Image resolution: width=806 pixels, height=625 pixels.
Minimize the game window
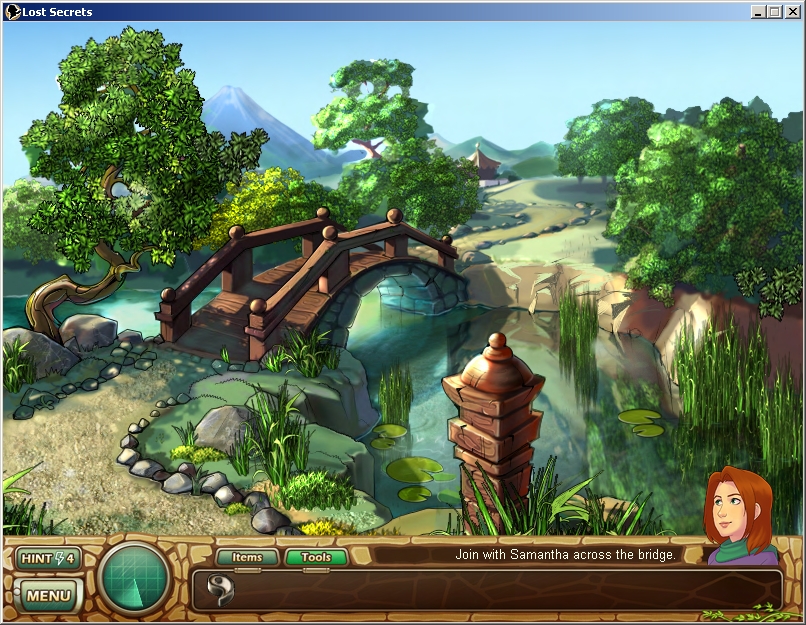click(x=758, y=11)
